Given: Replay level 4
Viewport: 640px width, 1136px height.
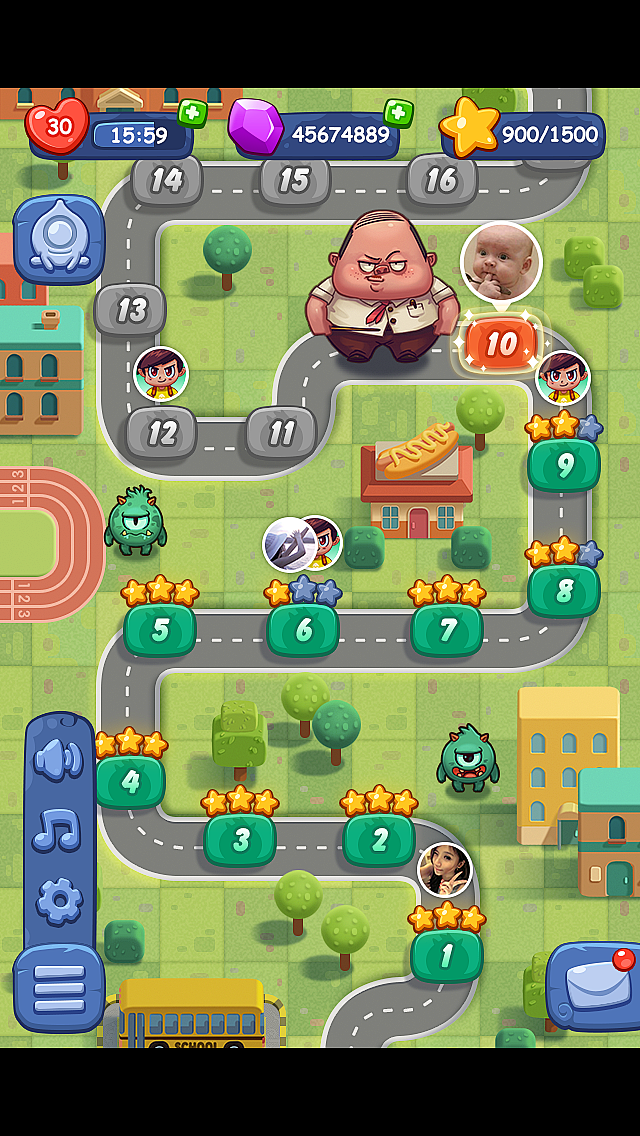Looking at the screenshot, I should point(130,781).
